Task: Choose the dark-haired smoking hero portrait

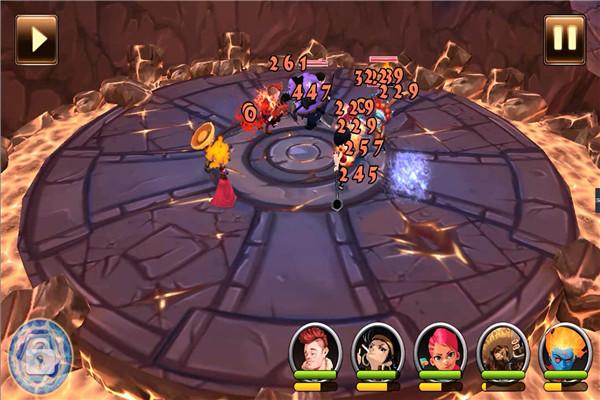Action: (x=378, y=348)
